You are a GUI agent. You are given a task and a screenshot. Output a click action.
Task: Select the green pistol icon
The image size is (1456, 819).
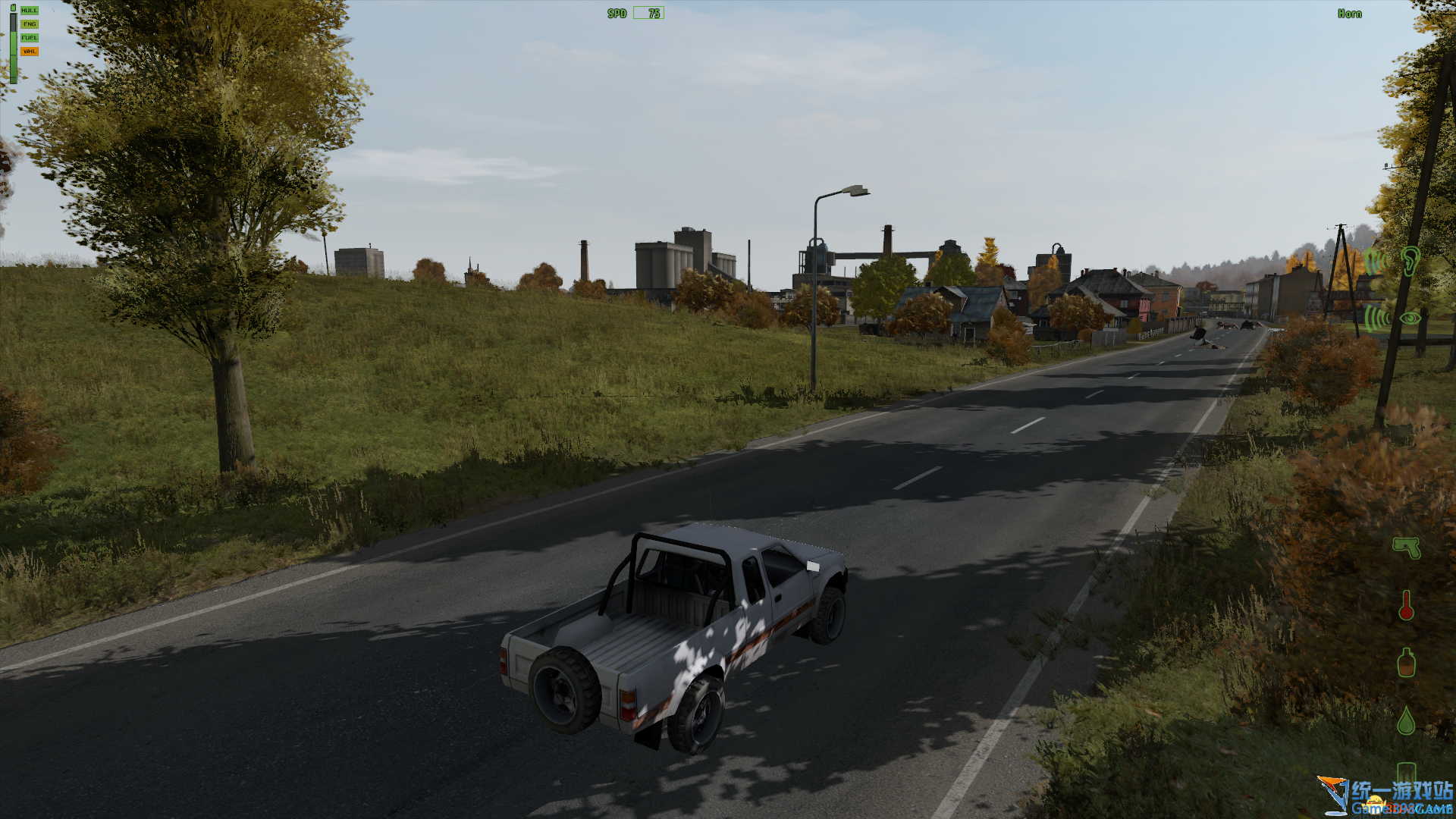pyautogui.click(x=1406, y=548)
